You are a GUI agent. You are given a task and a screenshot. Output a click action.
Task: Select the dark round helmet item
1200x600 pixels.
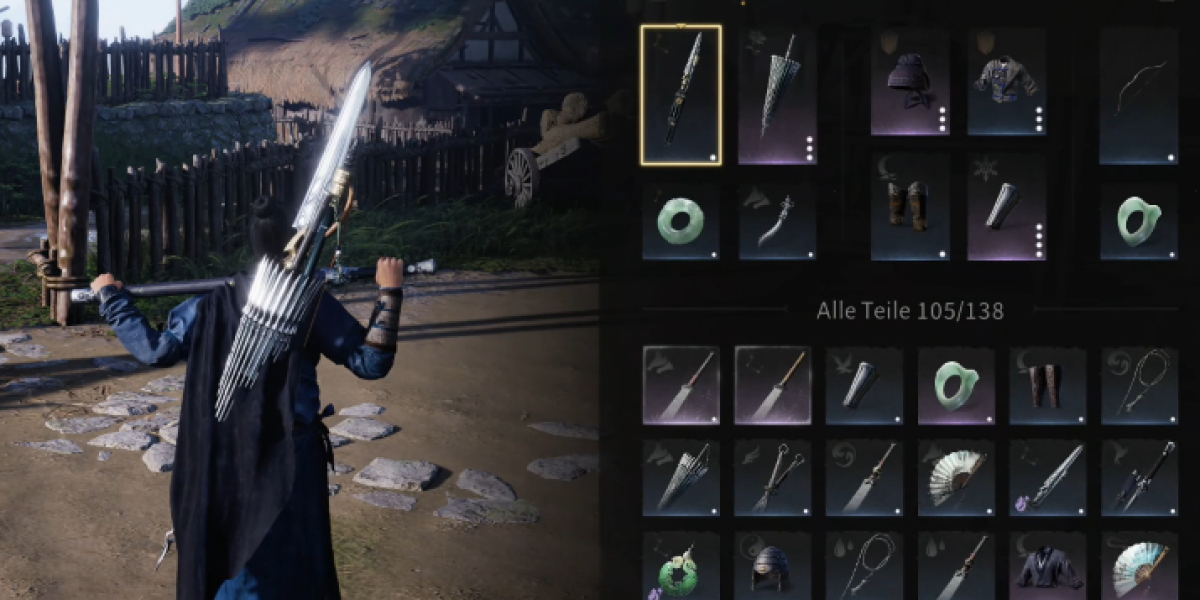point(772,568)
